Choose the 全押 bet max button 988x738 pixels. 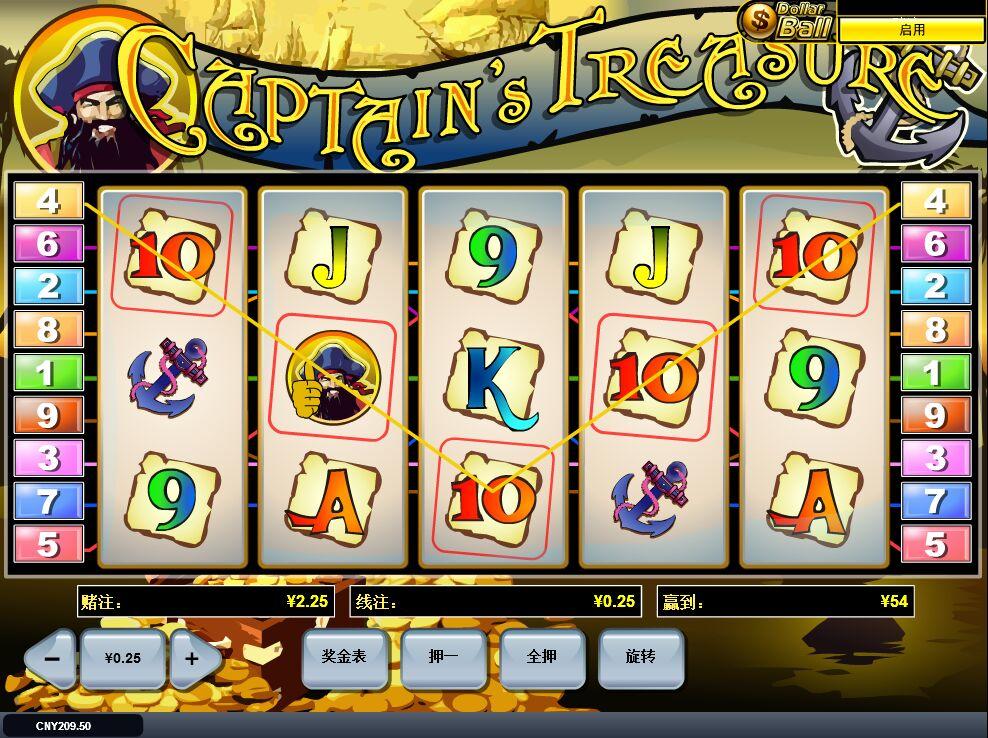click(541, 657)
